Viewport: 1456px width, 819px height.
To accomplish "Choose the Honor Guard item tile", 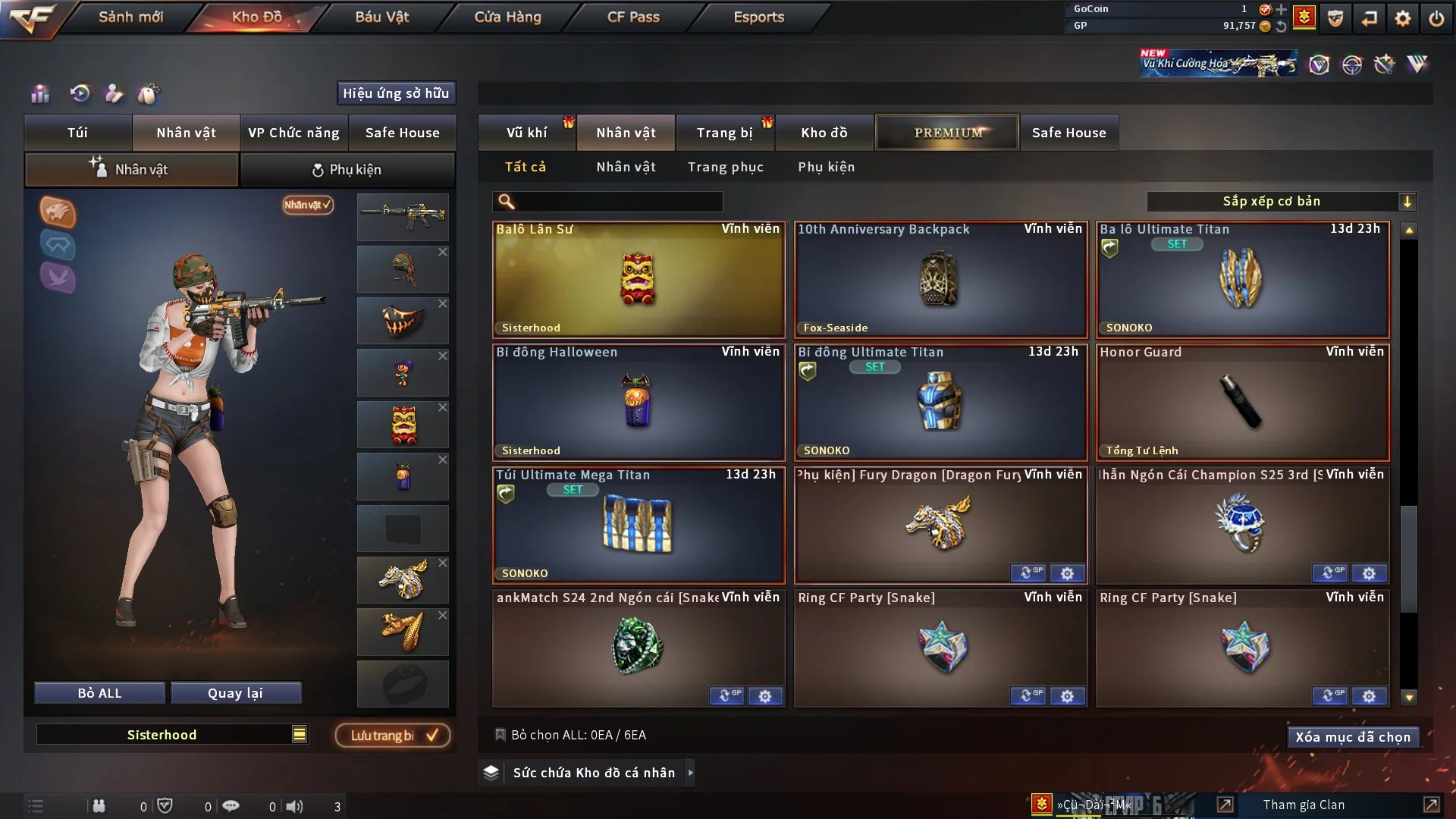I will pyautogui.click(x=1242, y=403).
